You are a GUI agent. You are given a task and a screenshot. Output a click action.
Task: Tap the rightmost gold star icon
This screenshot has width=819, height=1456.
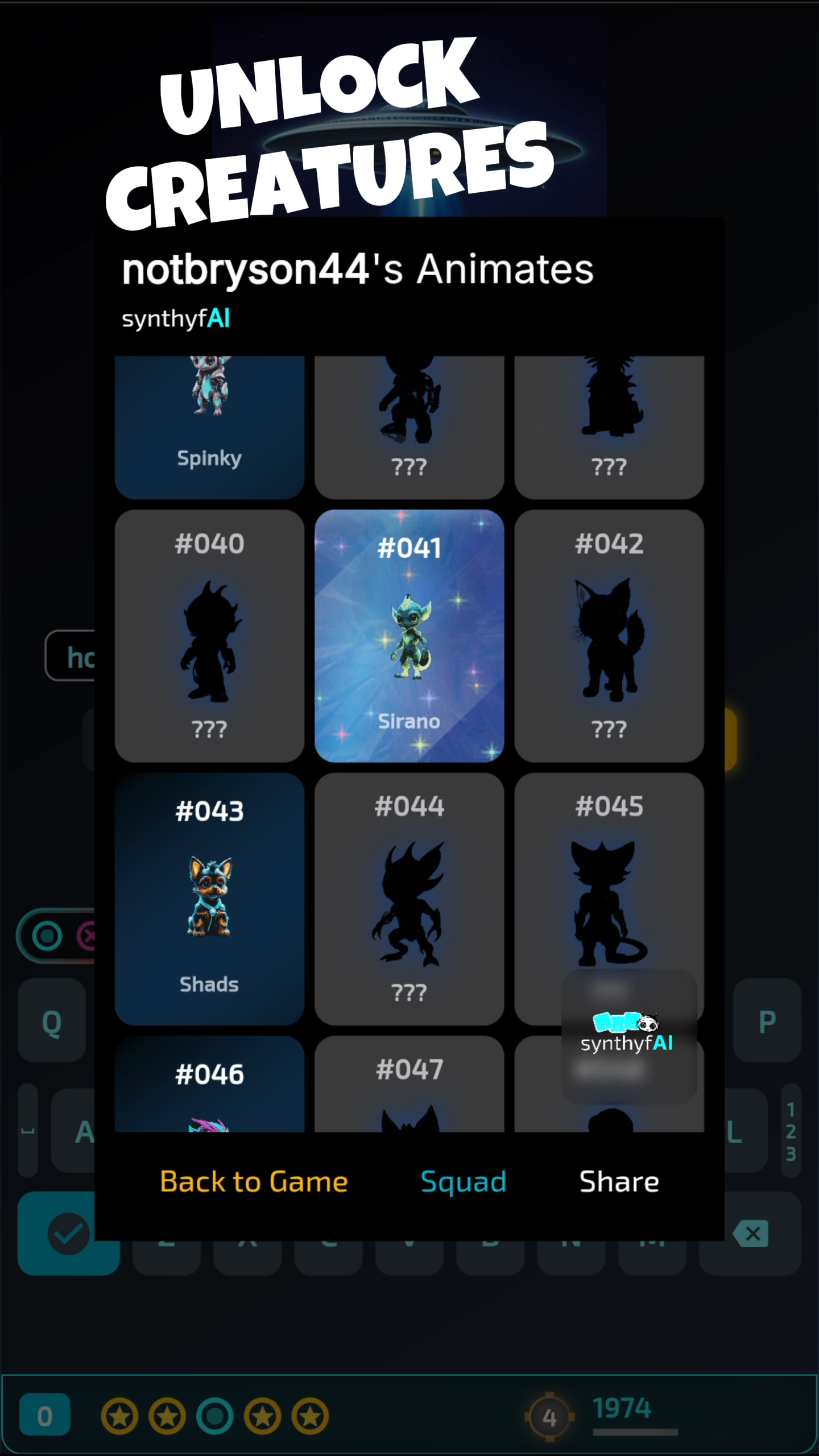click(x=310, y=1416)
